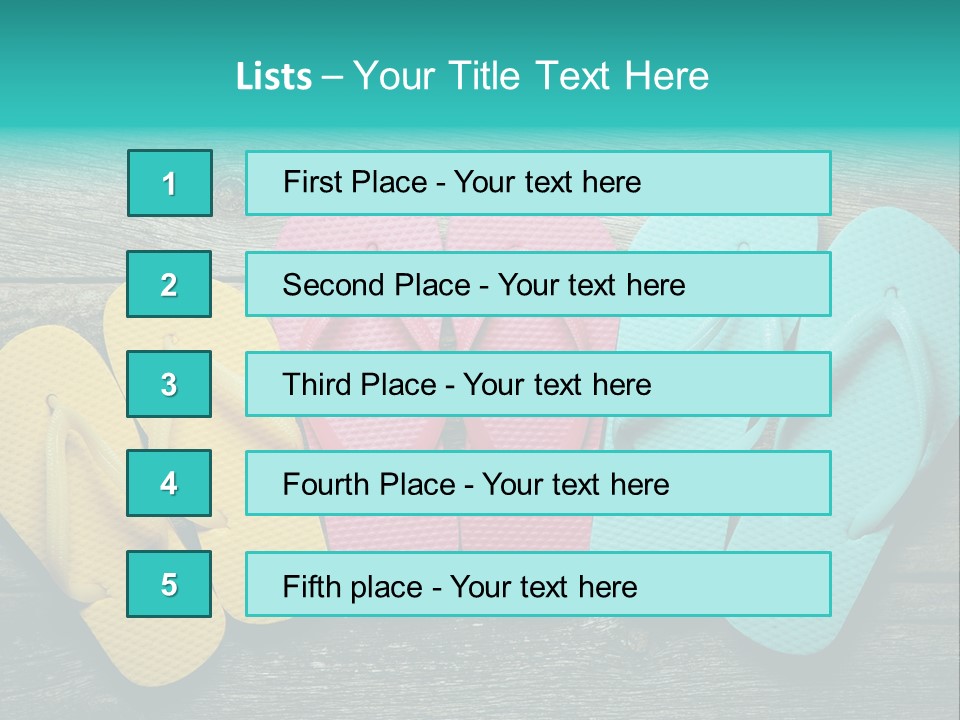Screen dimensions: 960x720
Task: Select the number 5 box
Action: pyautogui.click(x=169, y=584)
